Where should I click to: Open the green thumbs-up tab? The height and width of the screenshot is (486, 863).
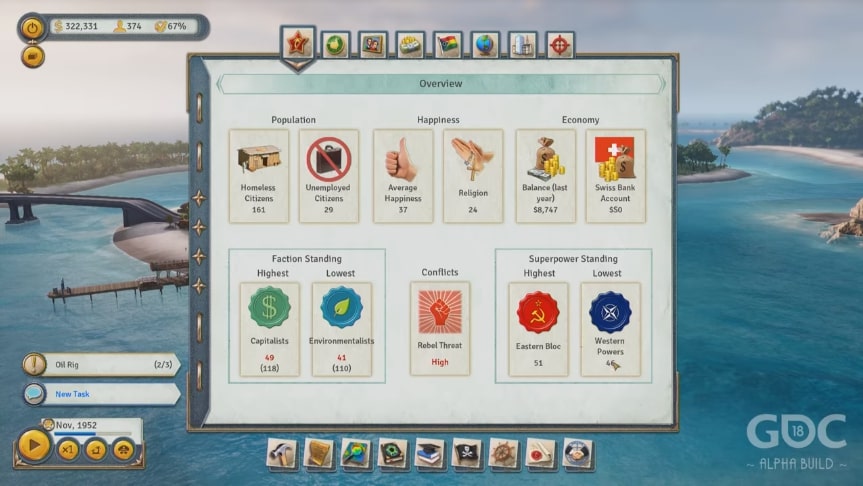pyautogui.click(x=336, y=45)
